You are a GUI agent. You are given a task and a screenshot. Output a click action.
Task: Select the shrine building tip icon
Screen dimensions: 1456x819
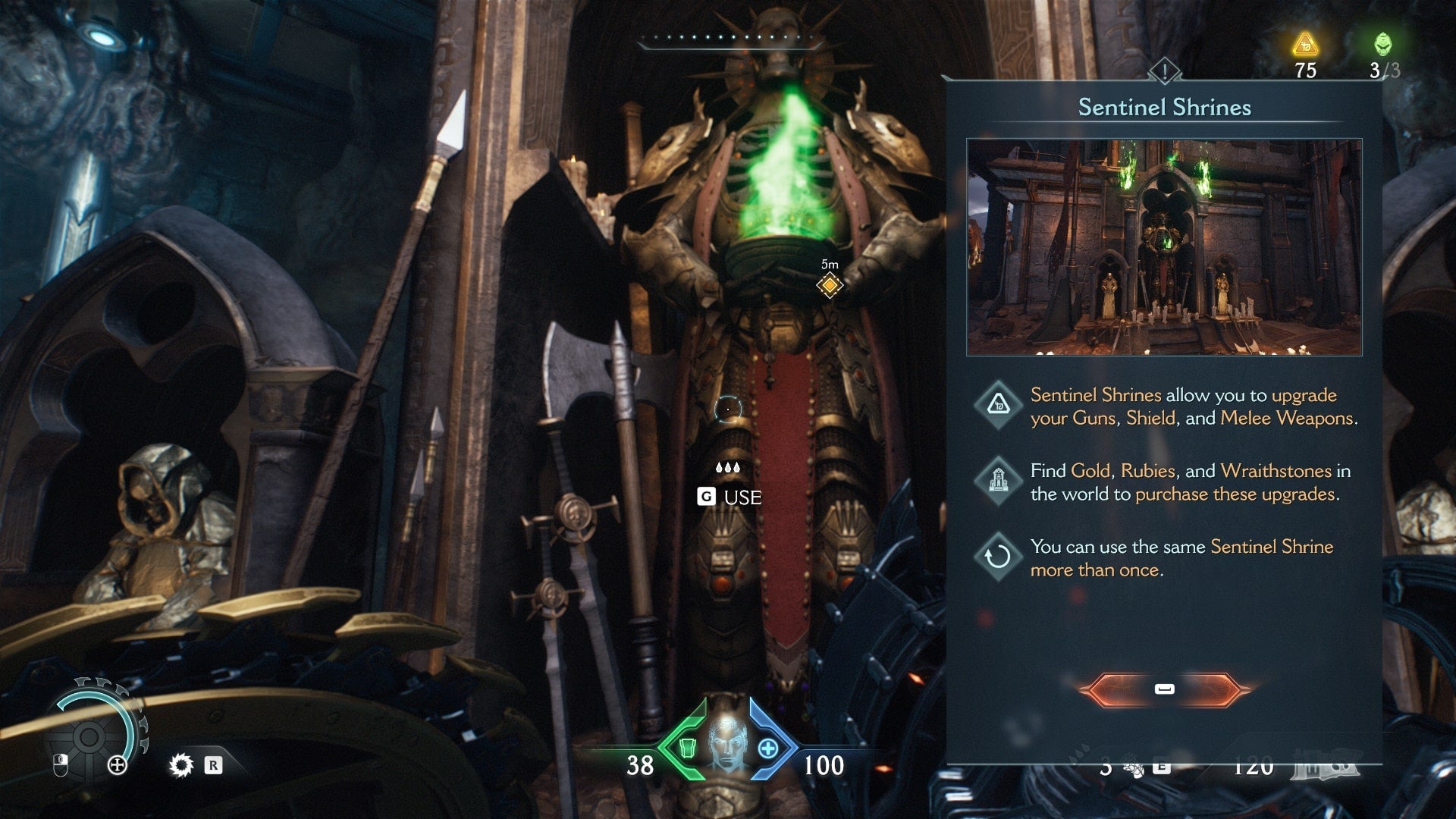(x=997, y=481)
